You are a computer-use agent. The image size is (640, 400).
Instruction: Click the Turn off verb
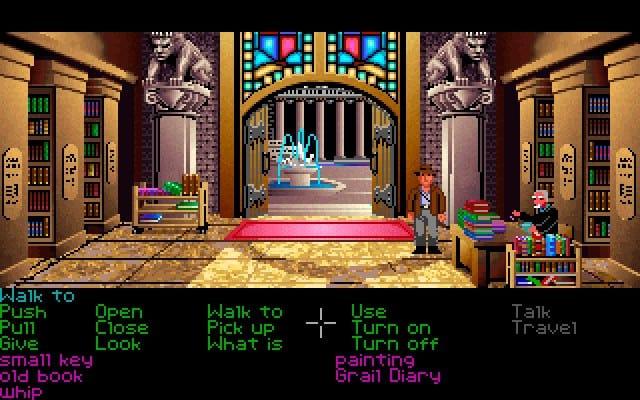pyautogui.click(x=394, y=344)
